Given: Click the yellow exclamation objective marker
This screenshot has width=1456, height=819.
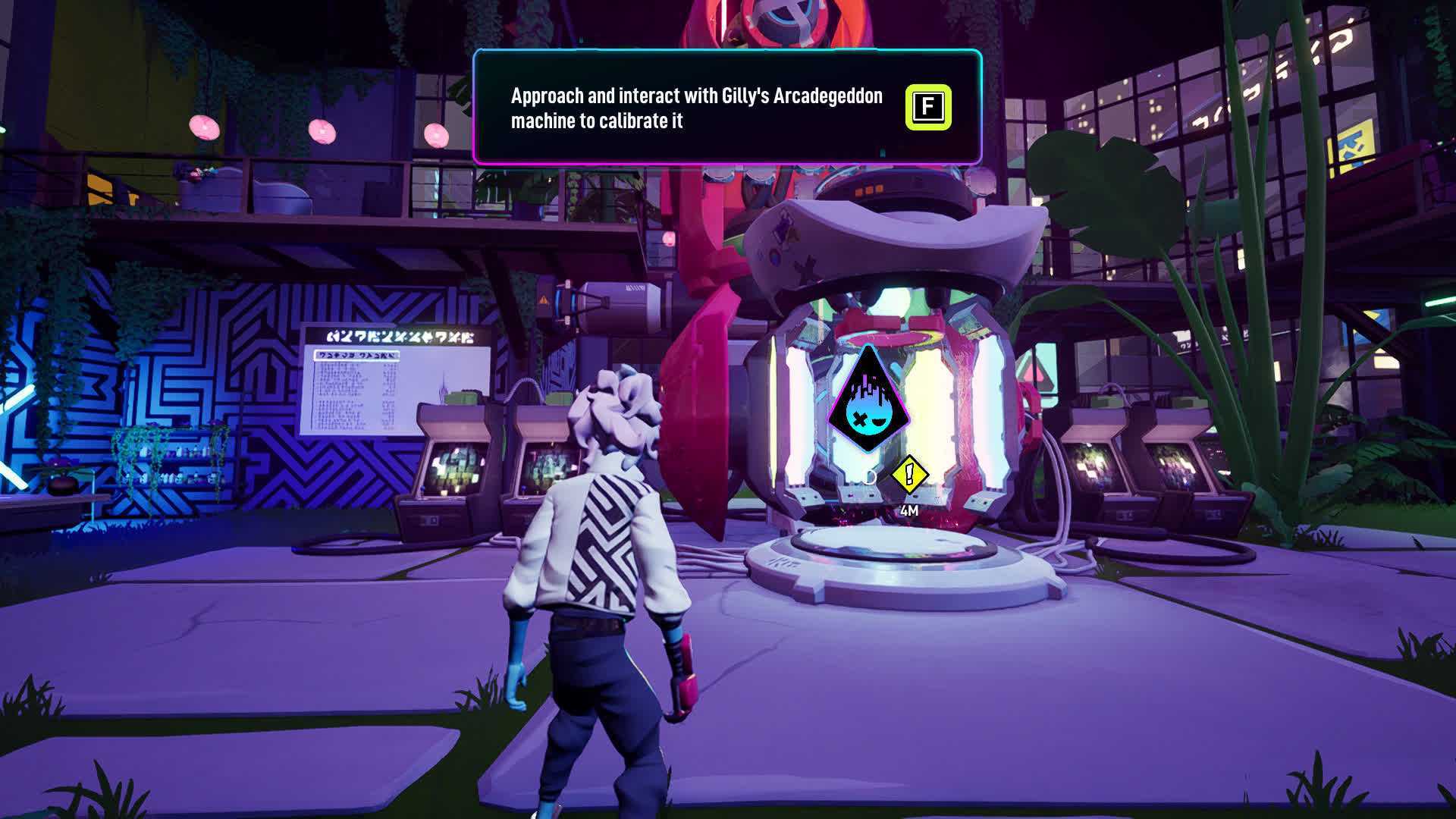Looking at the screenshot, I should 909,475.
